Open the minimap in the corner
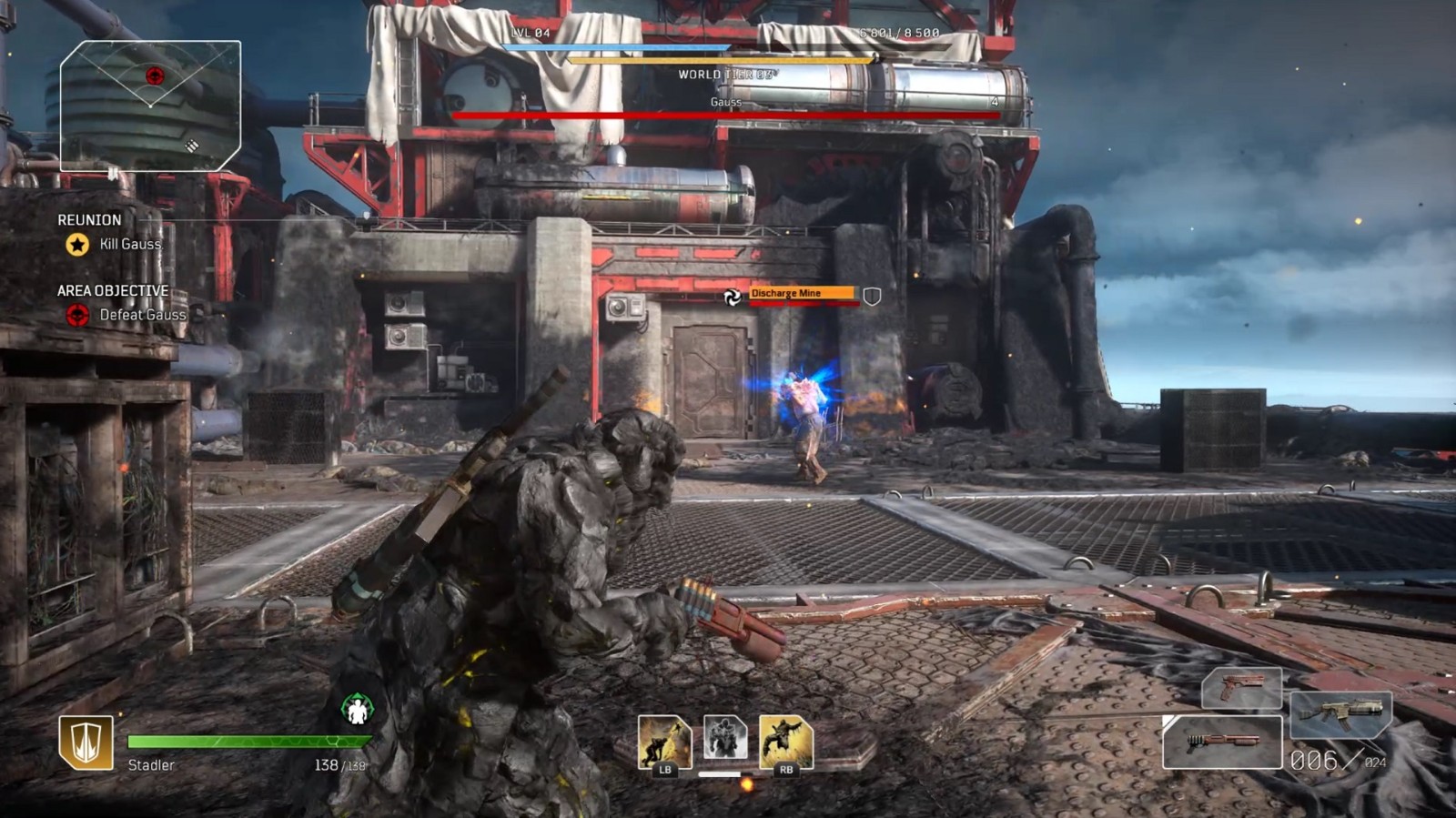The height and width of the screenshot is (818, 1456). [150, 106]
